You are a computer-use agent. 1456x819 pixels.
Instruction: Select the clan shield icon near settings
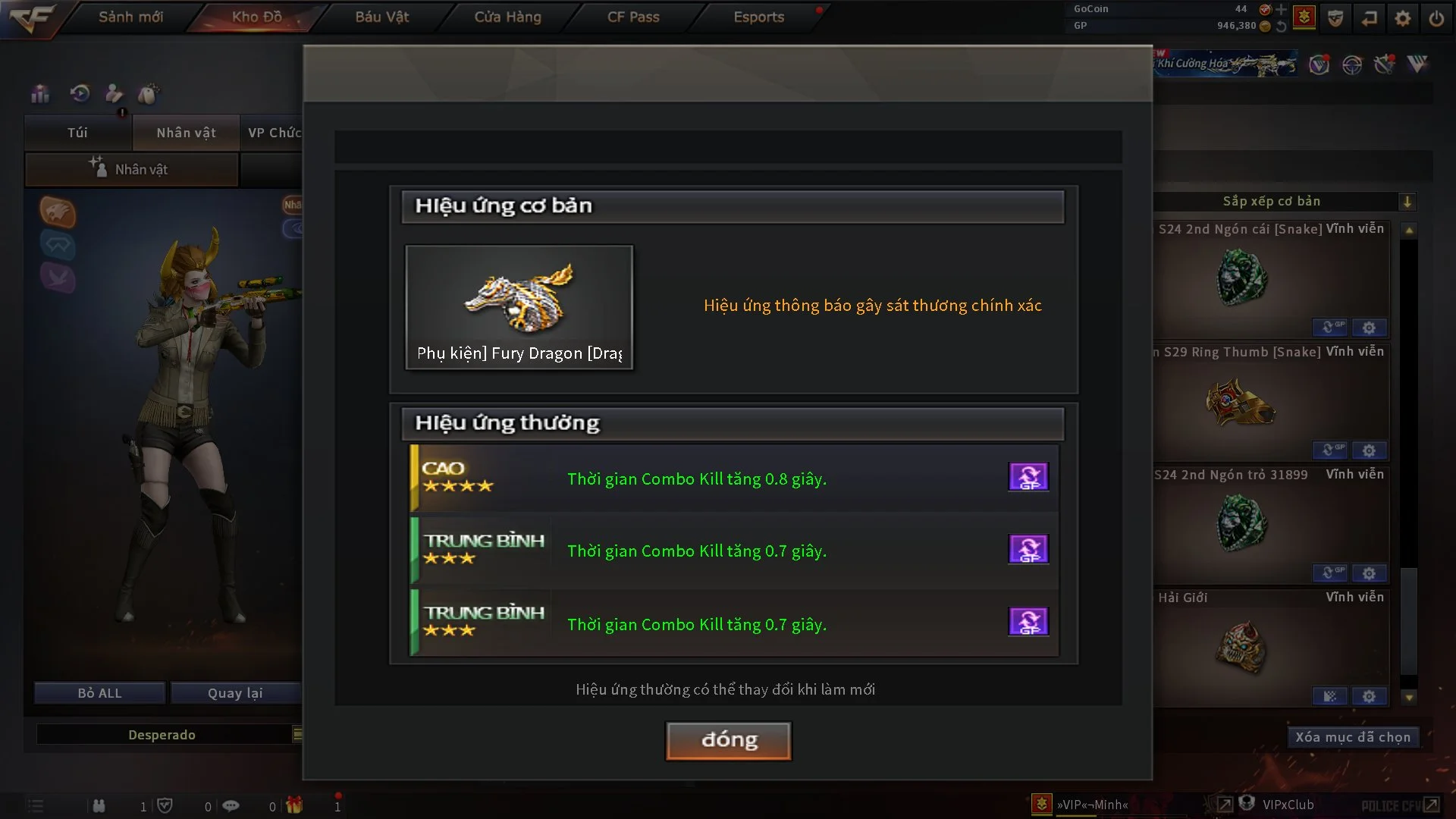(x=1335, y=17)
